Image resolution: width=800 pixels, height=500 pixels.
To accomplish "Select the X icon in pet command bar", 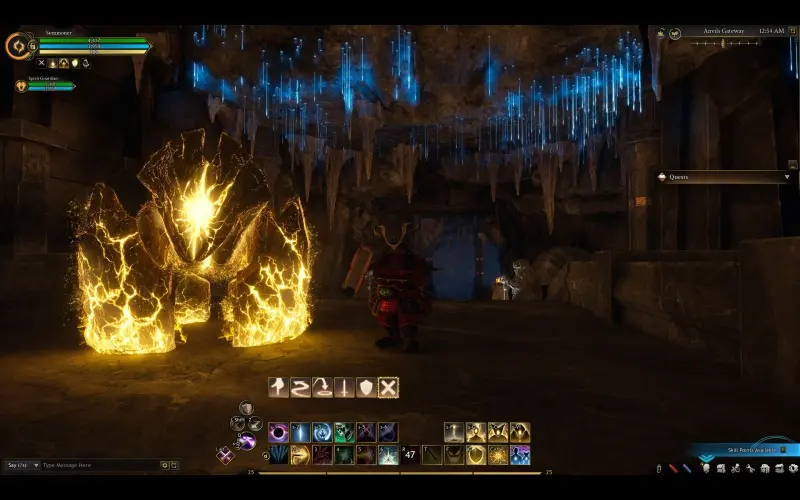I will (x=388, y=387).
